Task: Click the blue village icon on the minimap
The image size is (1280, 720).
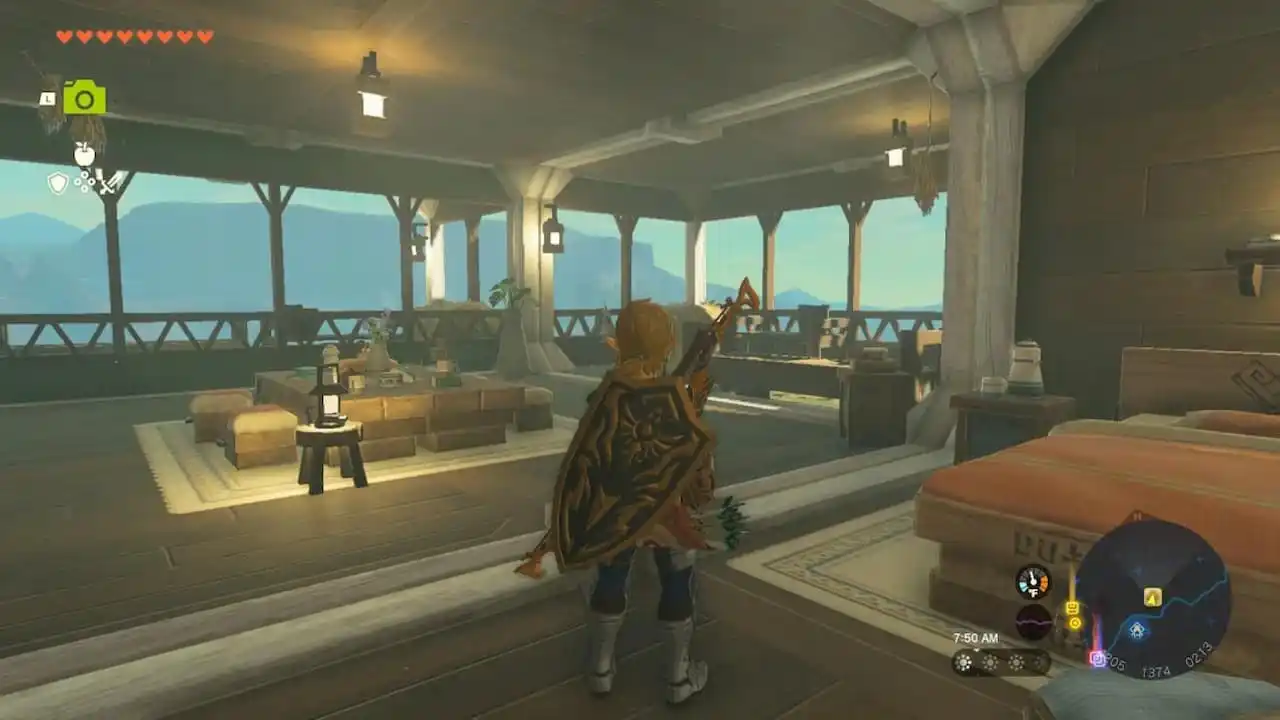Action: pos(1136,631)
